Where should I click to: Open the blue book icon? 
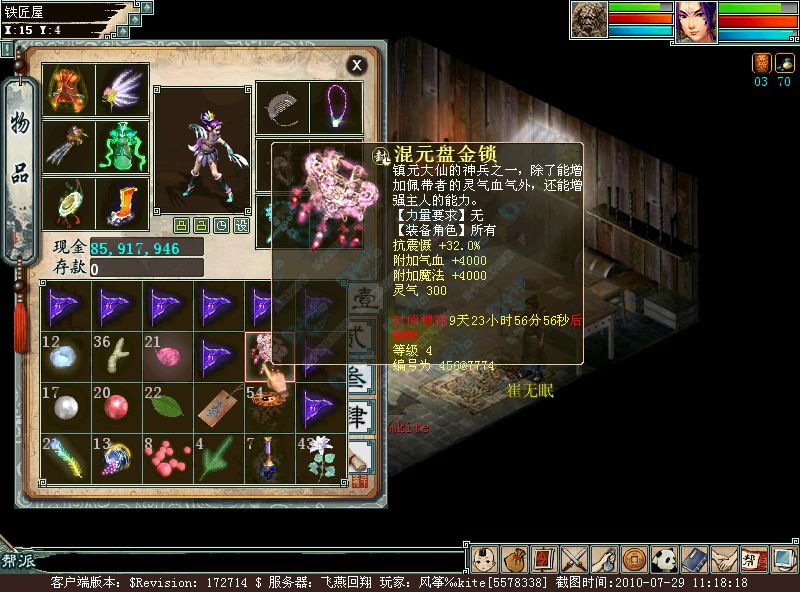694,558
